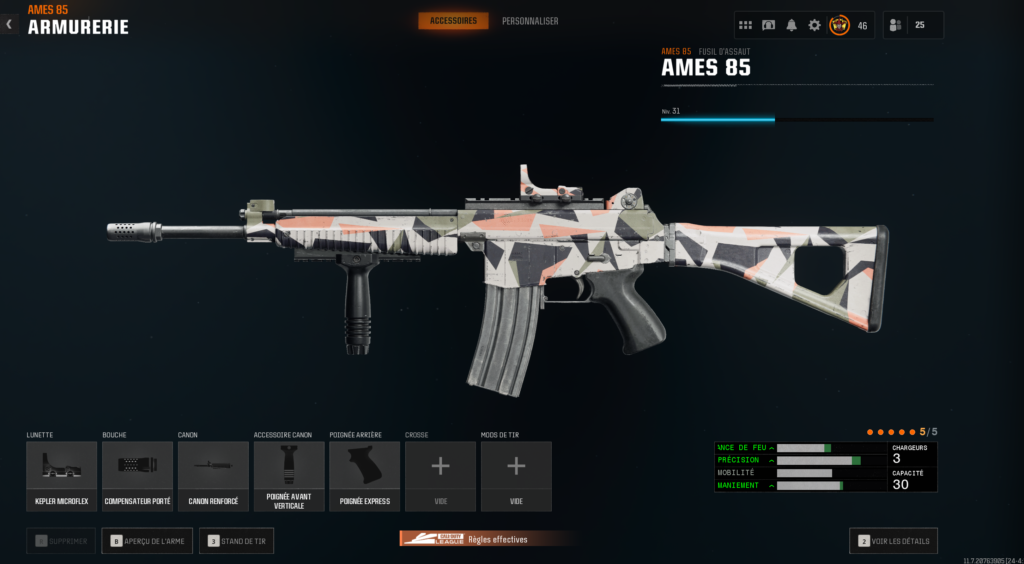Open the Kepler Microflex optic slot
This screenshot has width=1024, height=564.
(62, 476)
